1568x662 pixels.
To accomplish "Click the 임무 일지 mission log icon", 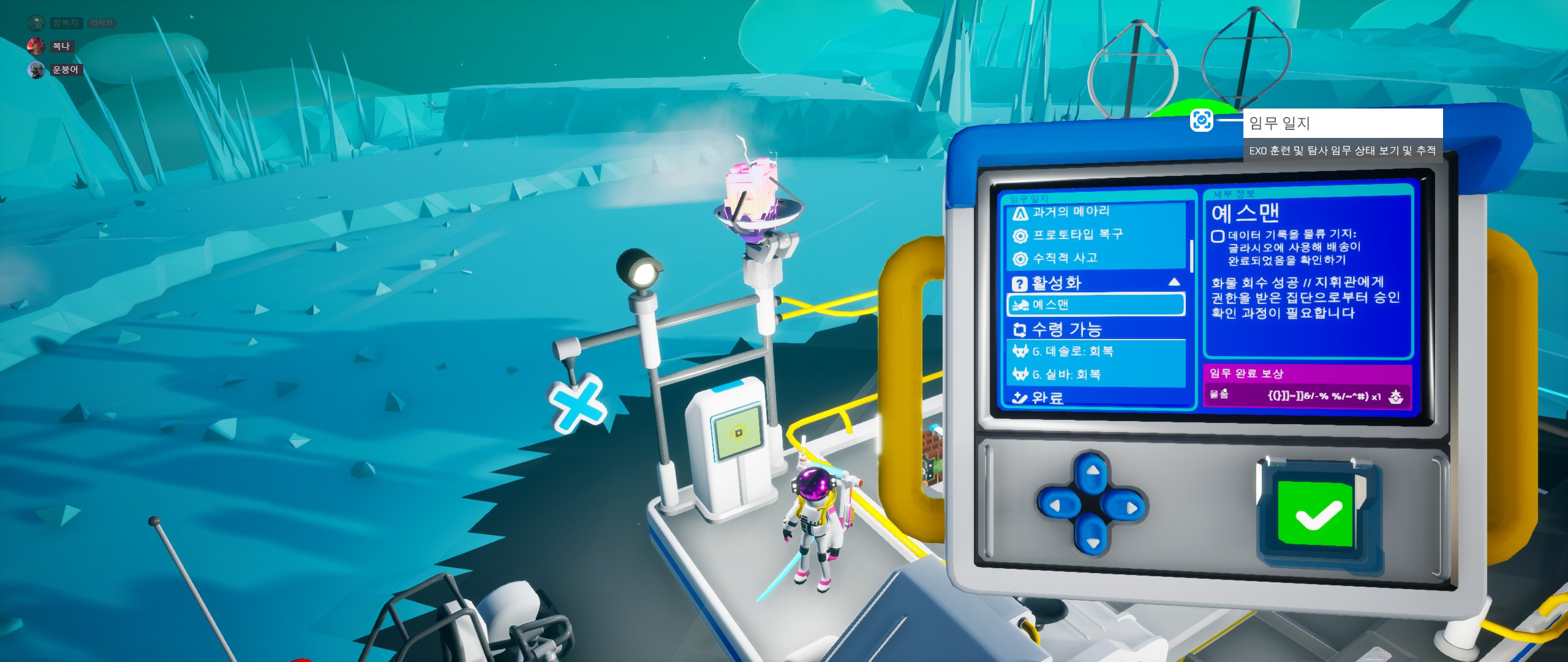I will coord(1201,120).
